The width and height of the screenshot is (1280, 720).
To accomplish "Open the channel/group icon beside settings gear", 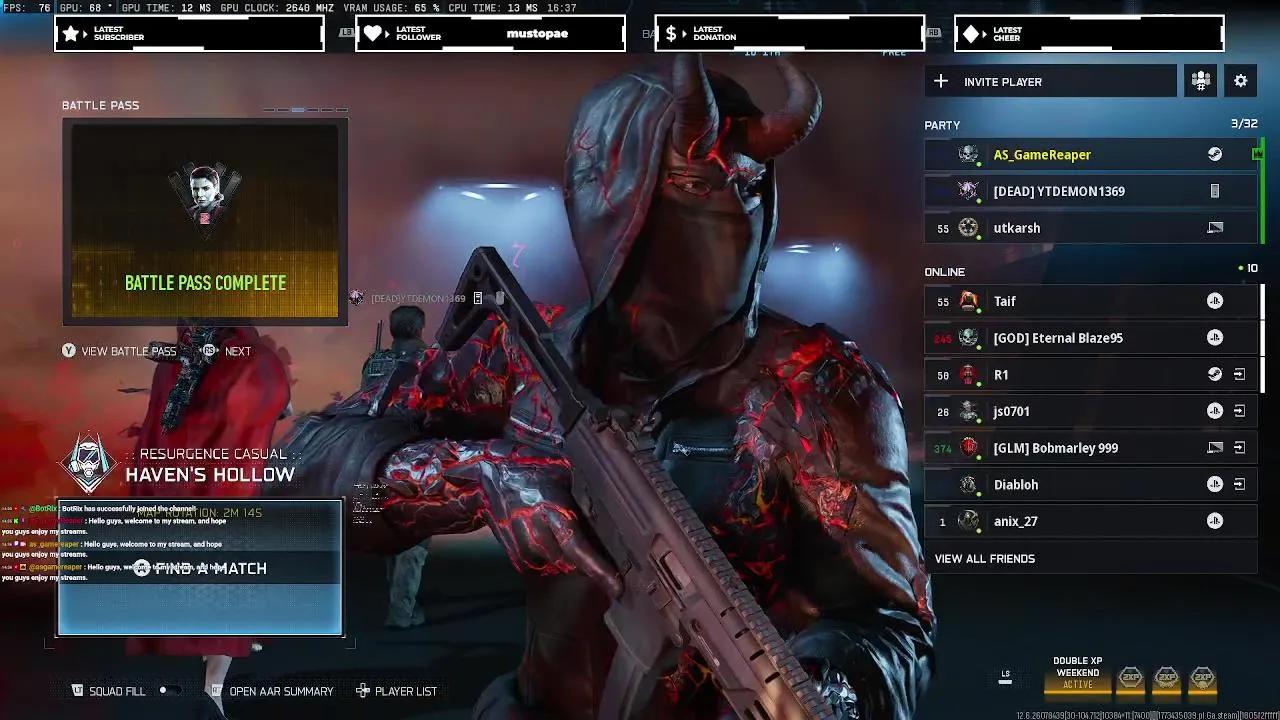I will 1200,81.
